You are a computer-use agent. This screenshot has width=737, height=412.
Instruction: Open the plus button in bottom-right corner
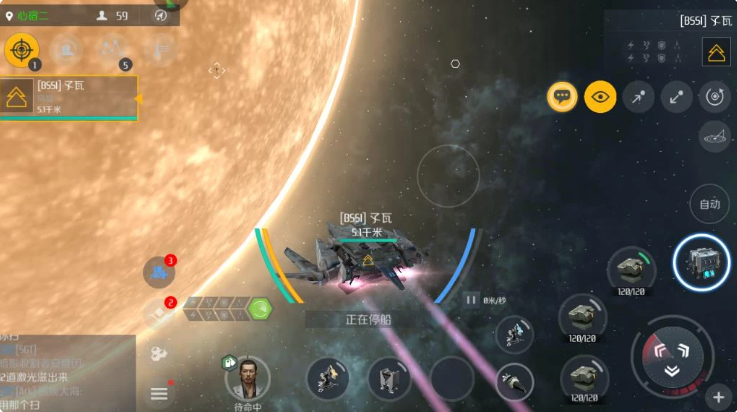[x=718, y=397]
